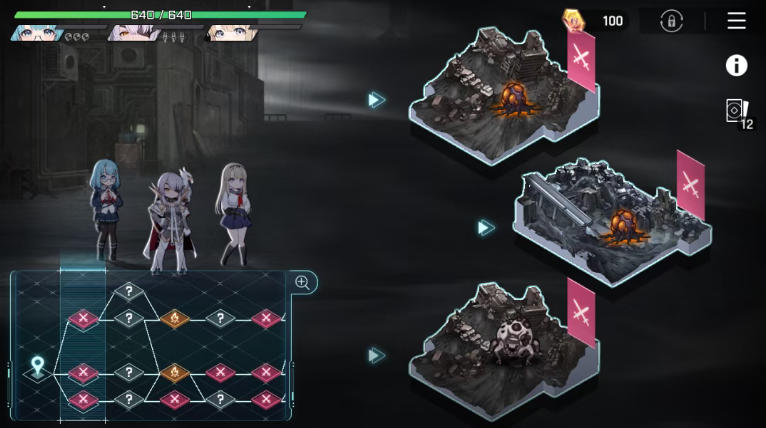View the card deck with 12 cards
This screenshot has width=766, height=428.
click(x=738, y=111)
